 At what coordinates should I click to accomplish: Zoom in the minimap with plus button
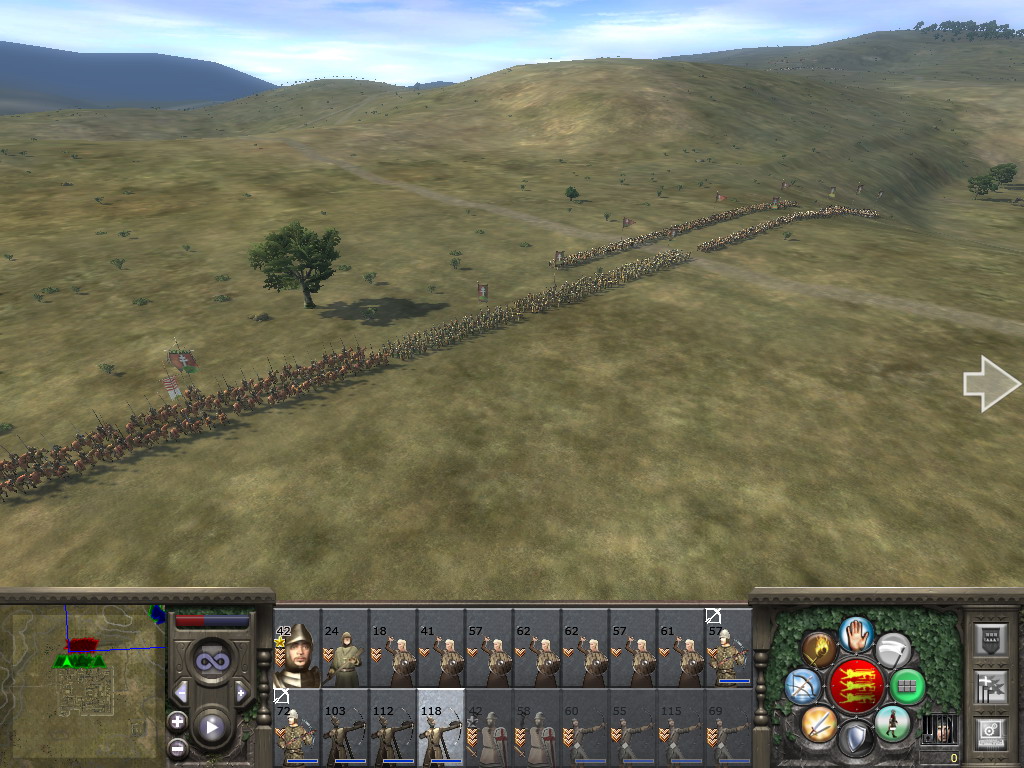(x=177, y=720)
